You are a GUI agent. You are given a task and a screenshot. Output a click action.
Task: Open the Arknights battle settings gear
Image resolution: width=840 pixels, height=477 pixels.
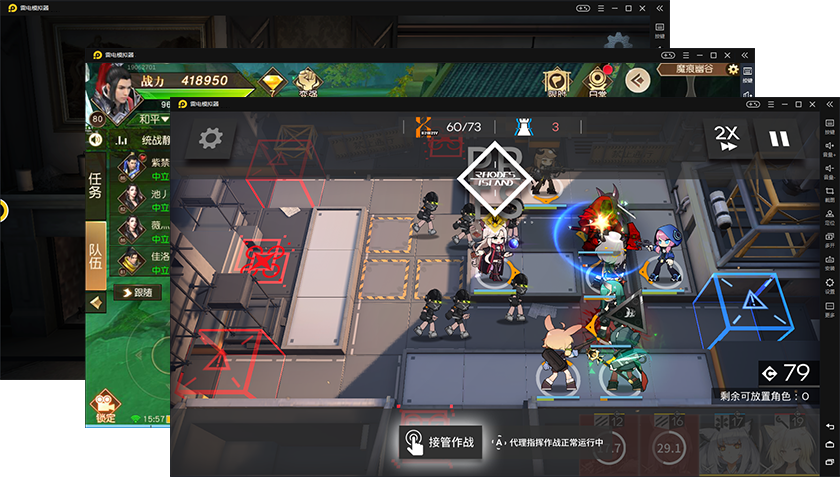pyautogui.click(x=209, y=138)
